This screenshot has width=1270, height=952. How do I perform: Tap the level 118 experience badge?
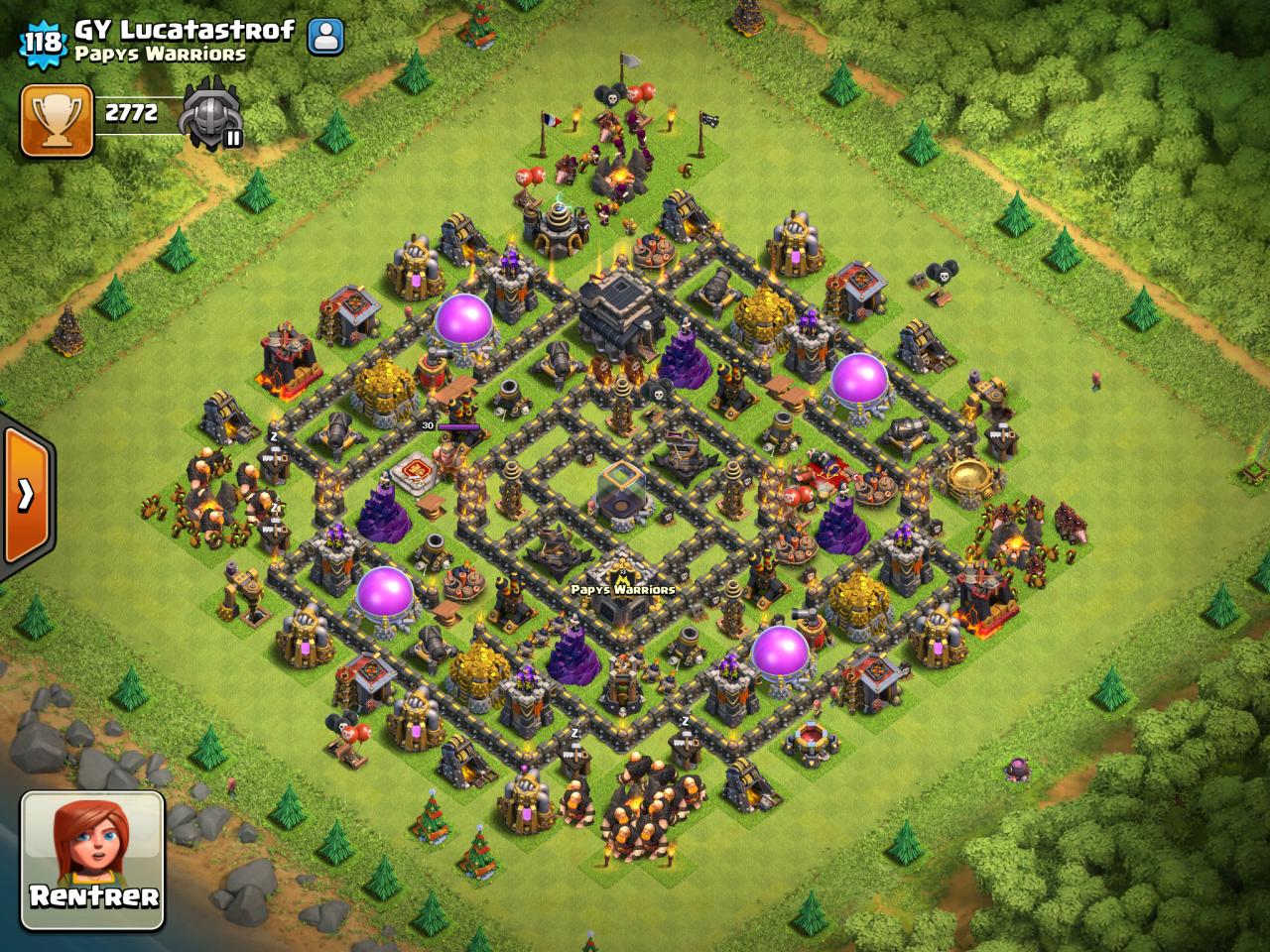click(43, 41)
